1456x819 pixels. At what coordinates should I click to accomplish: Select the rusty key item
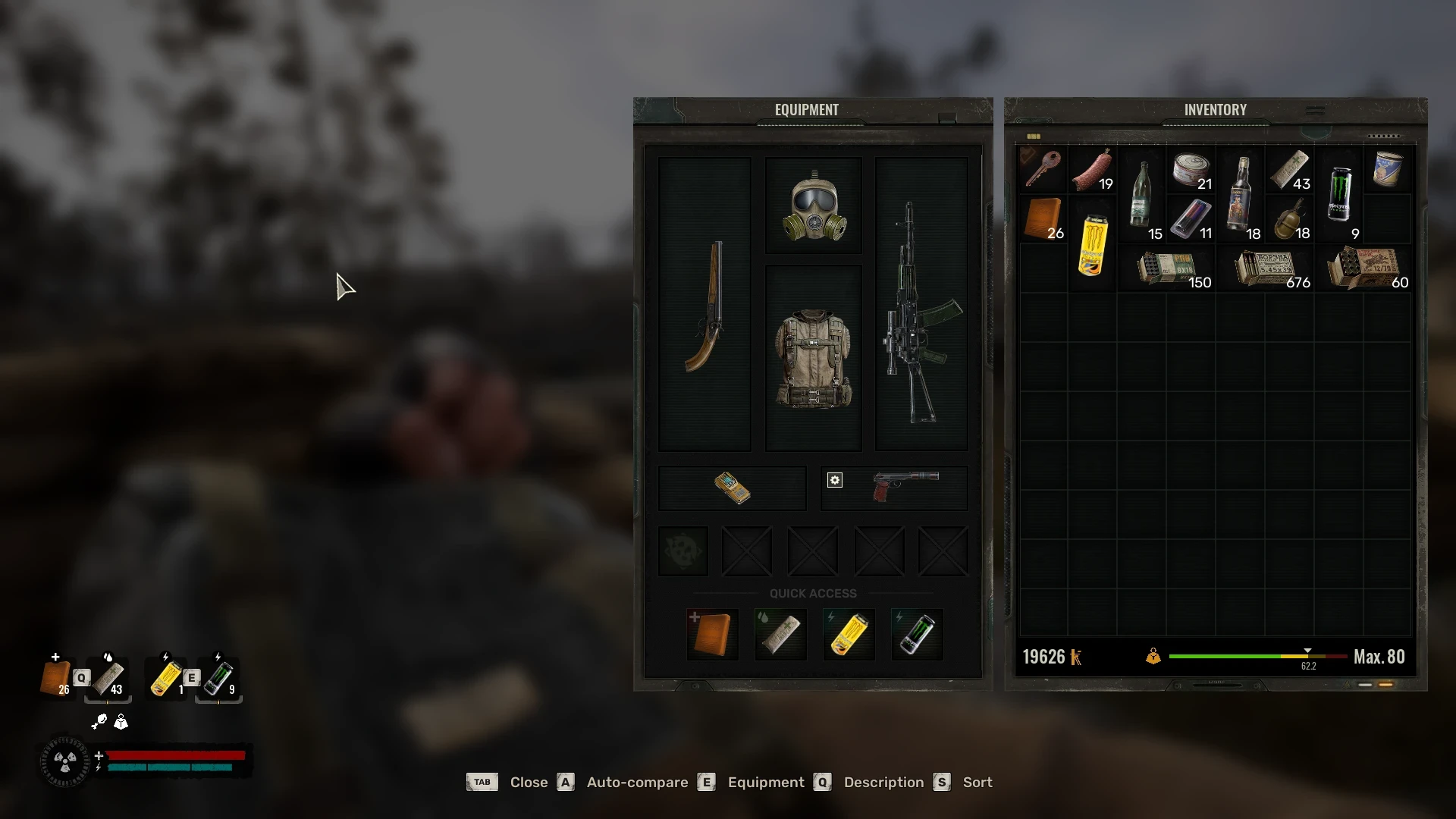click(1042, 168)
